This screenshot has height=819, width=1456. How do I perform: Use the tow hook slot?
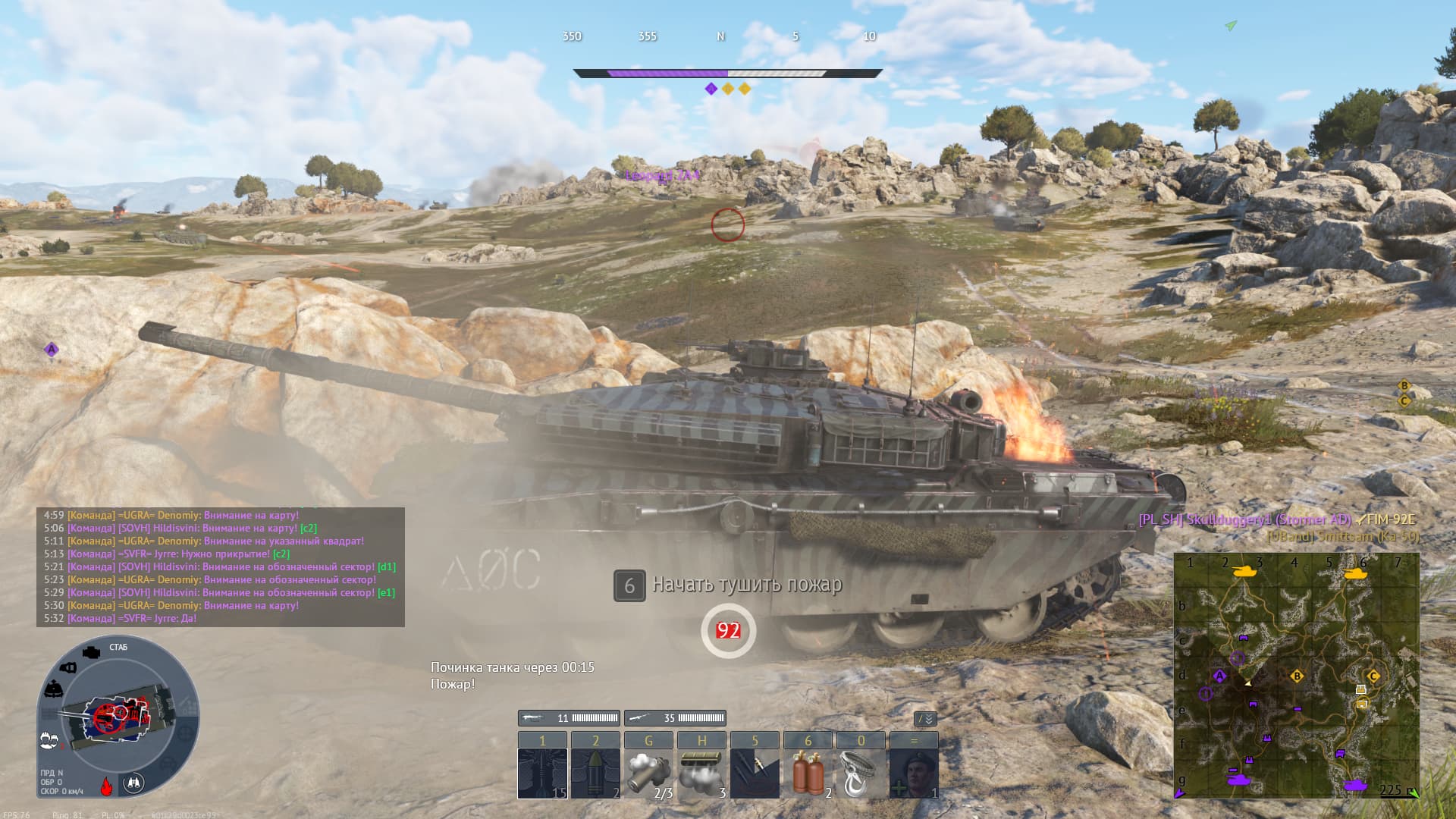861,772
